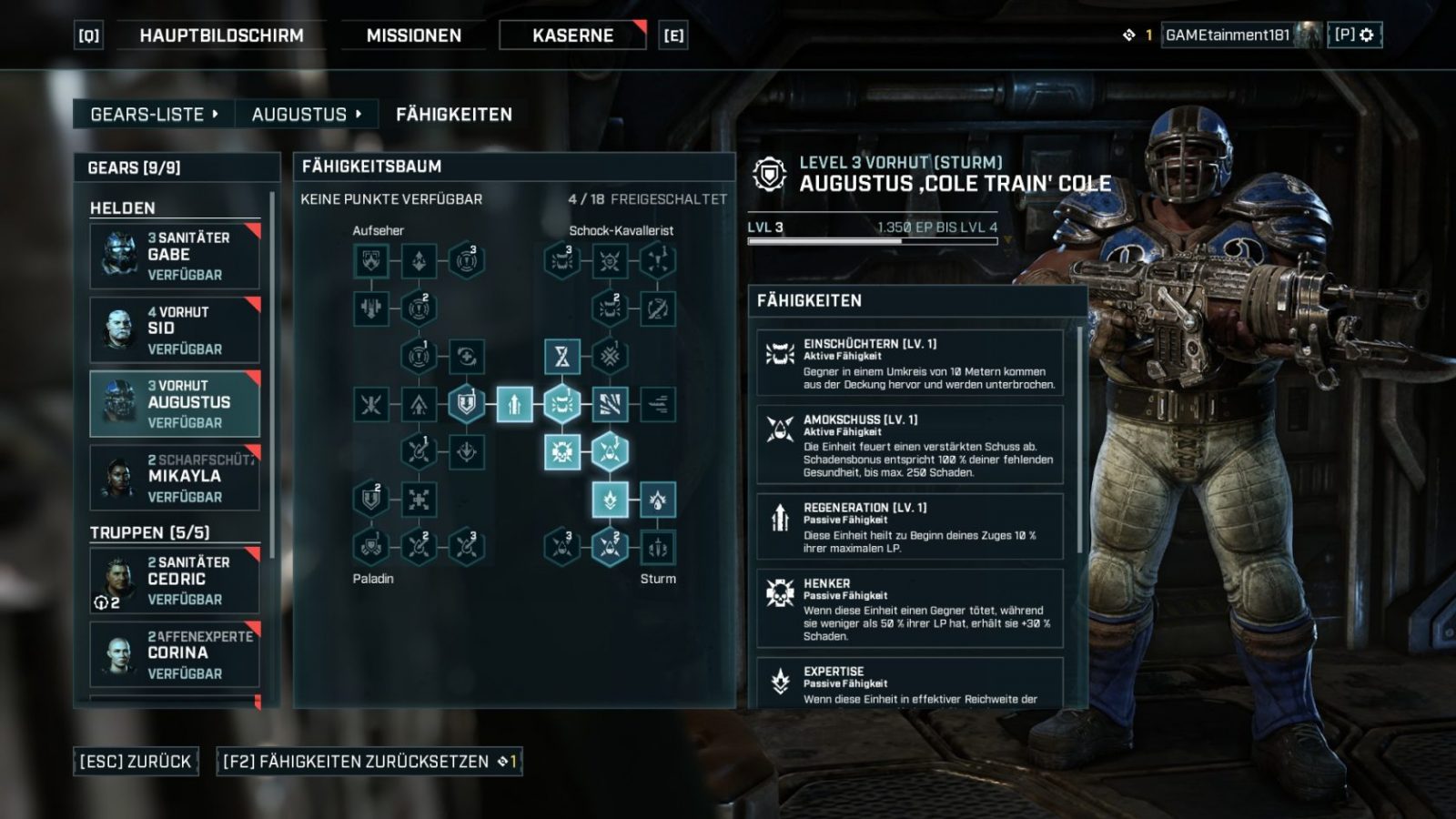This screenshot has width=1456, height=819.
Task: Select Augustus in the hero list
Action: click(x=175, y=404)
